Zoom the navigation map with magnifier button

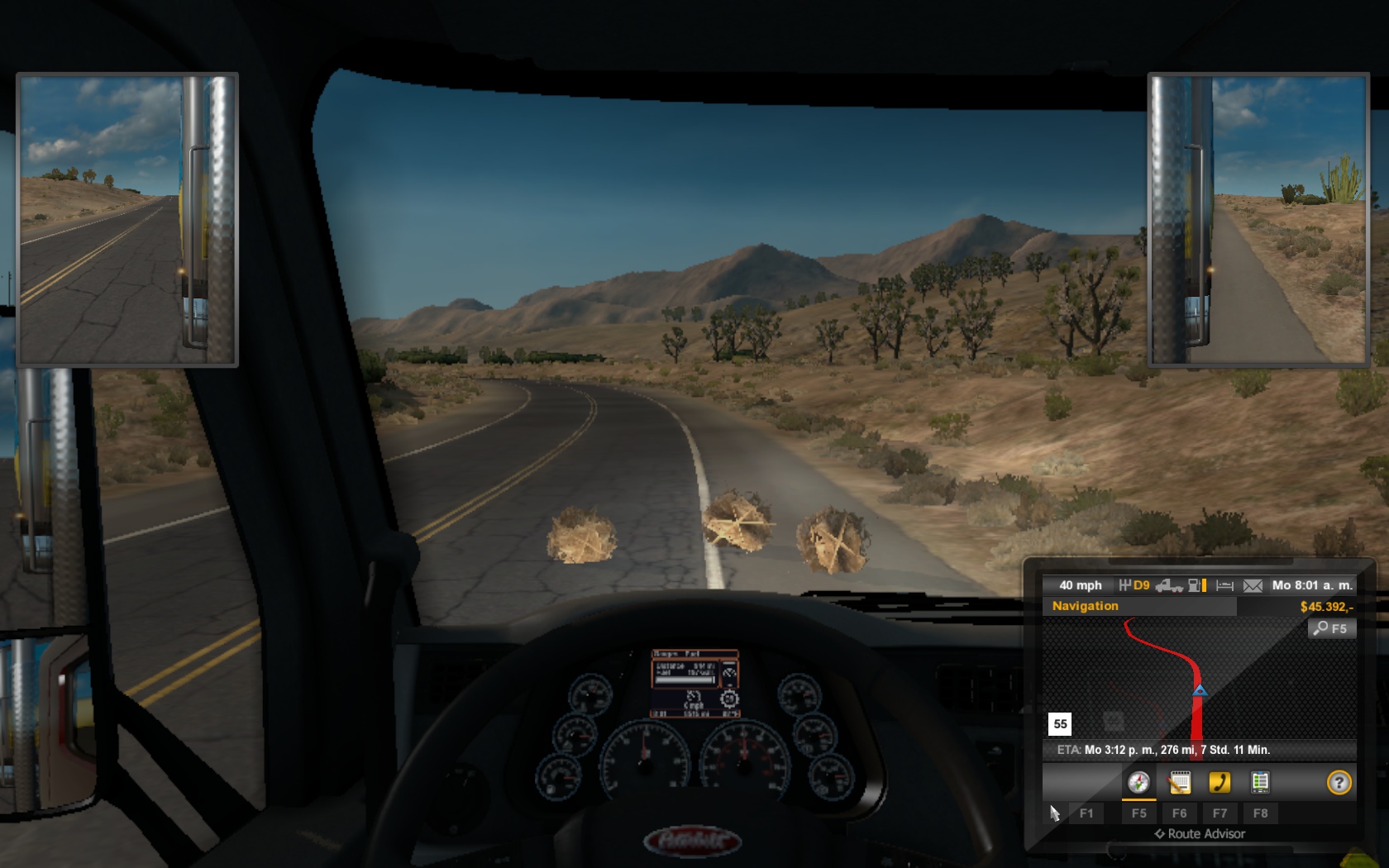[1331, 628]
